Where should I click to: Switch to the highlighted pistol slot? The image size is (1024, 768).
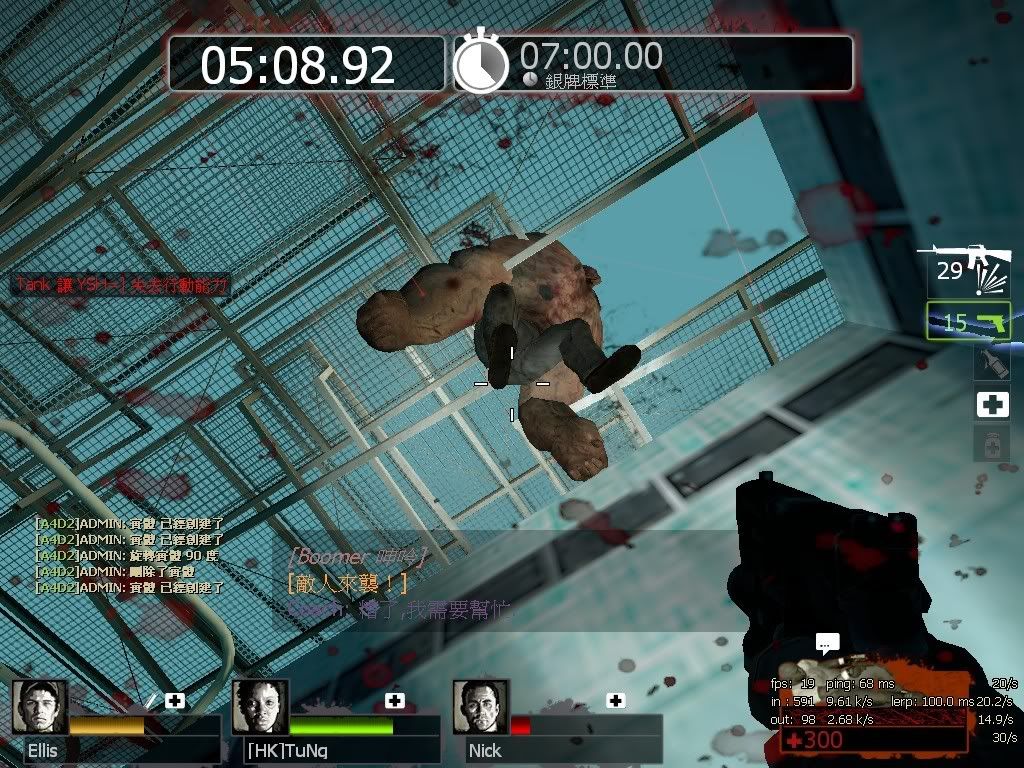(968, 321)
